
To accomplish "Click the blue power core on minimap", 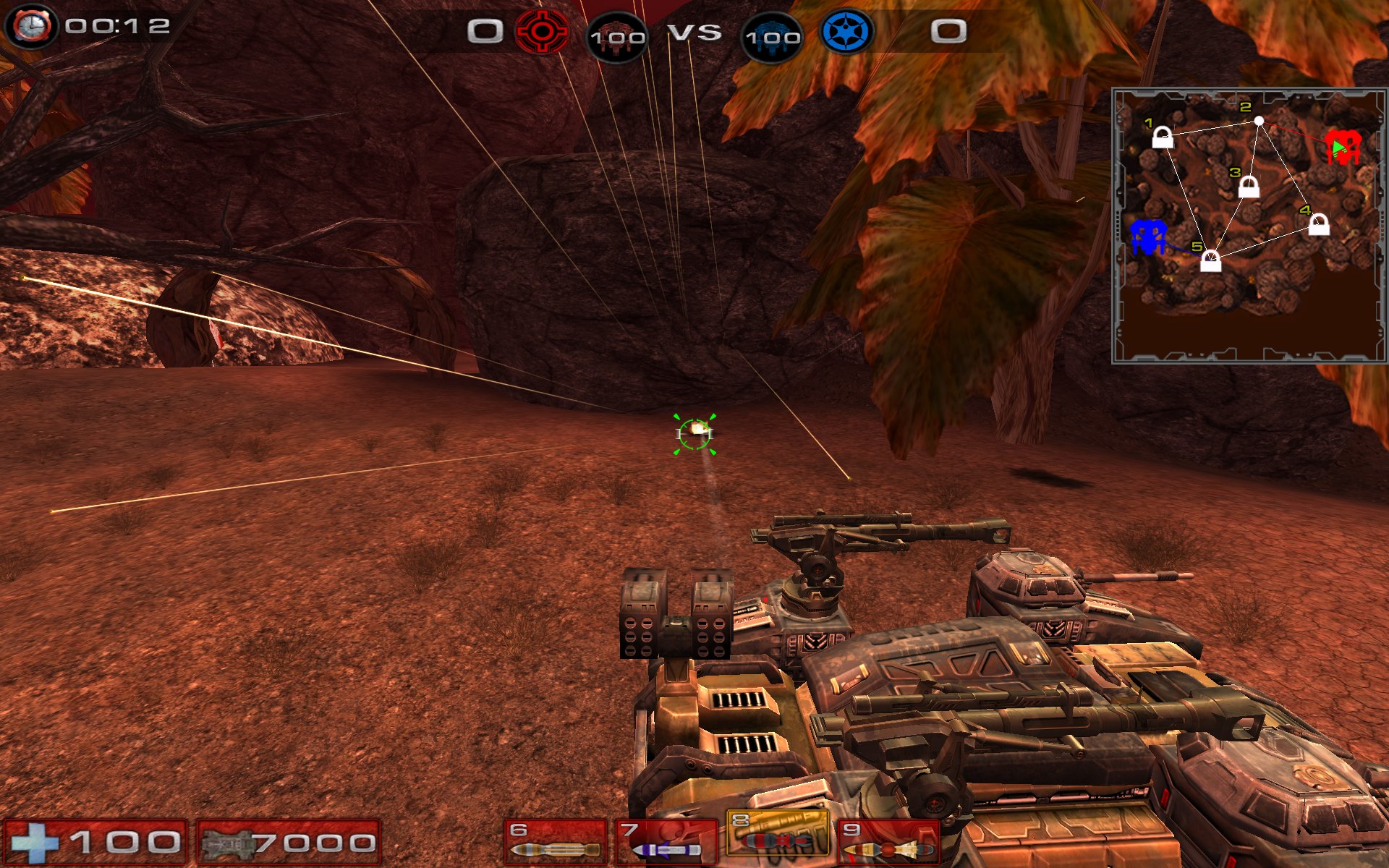I will (1148, 237).
